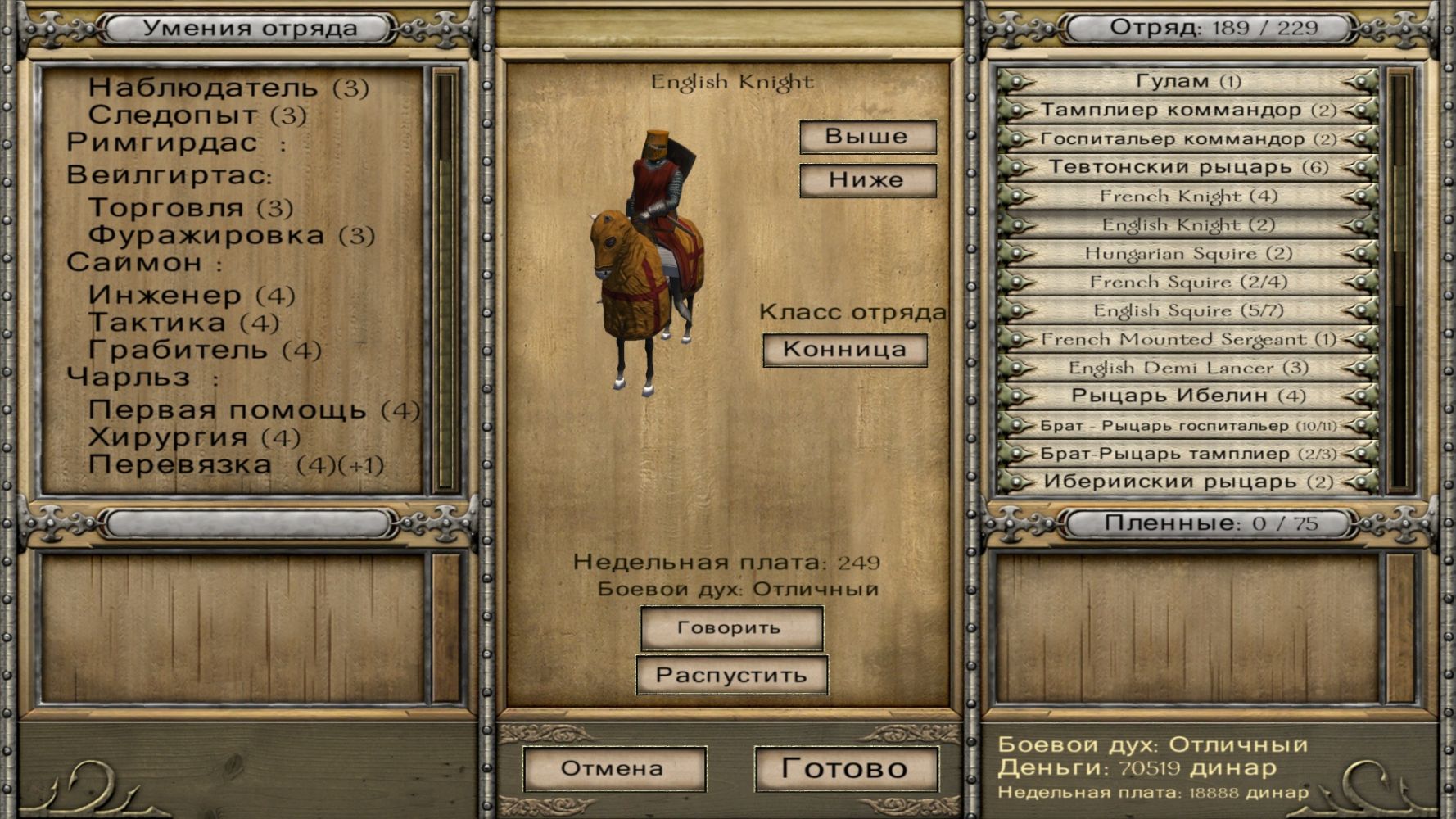Select Тевтонский рыцарь troop entry
The height and width of the screenshot is (819, 1456).
tap(1187, 167)
